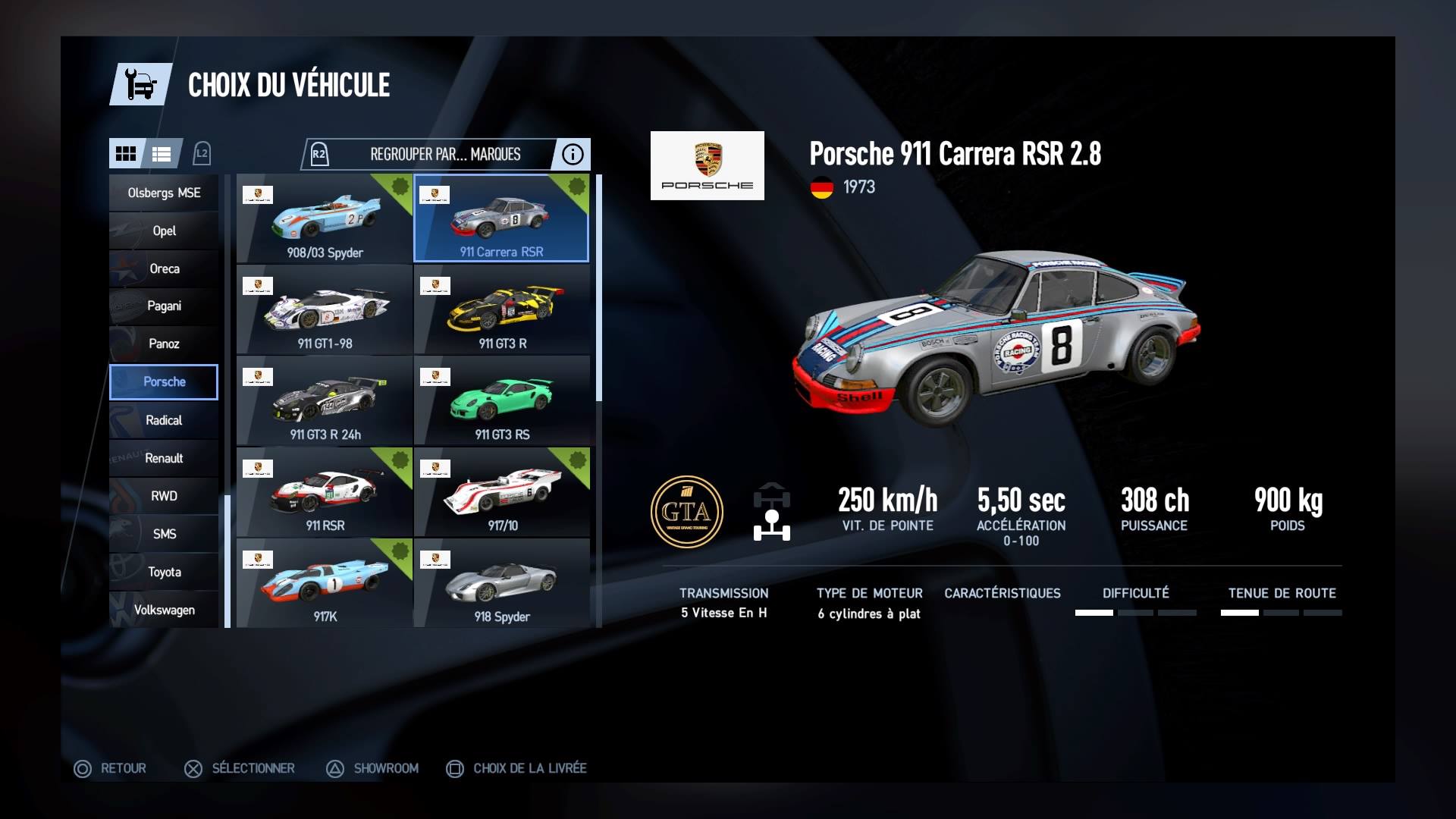Switch to Renault cars

click(x=164, y=458)
